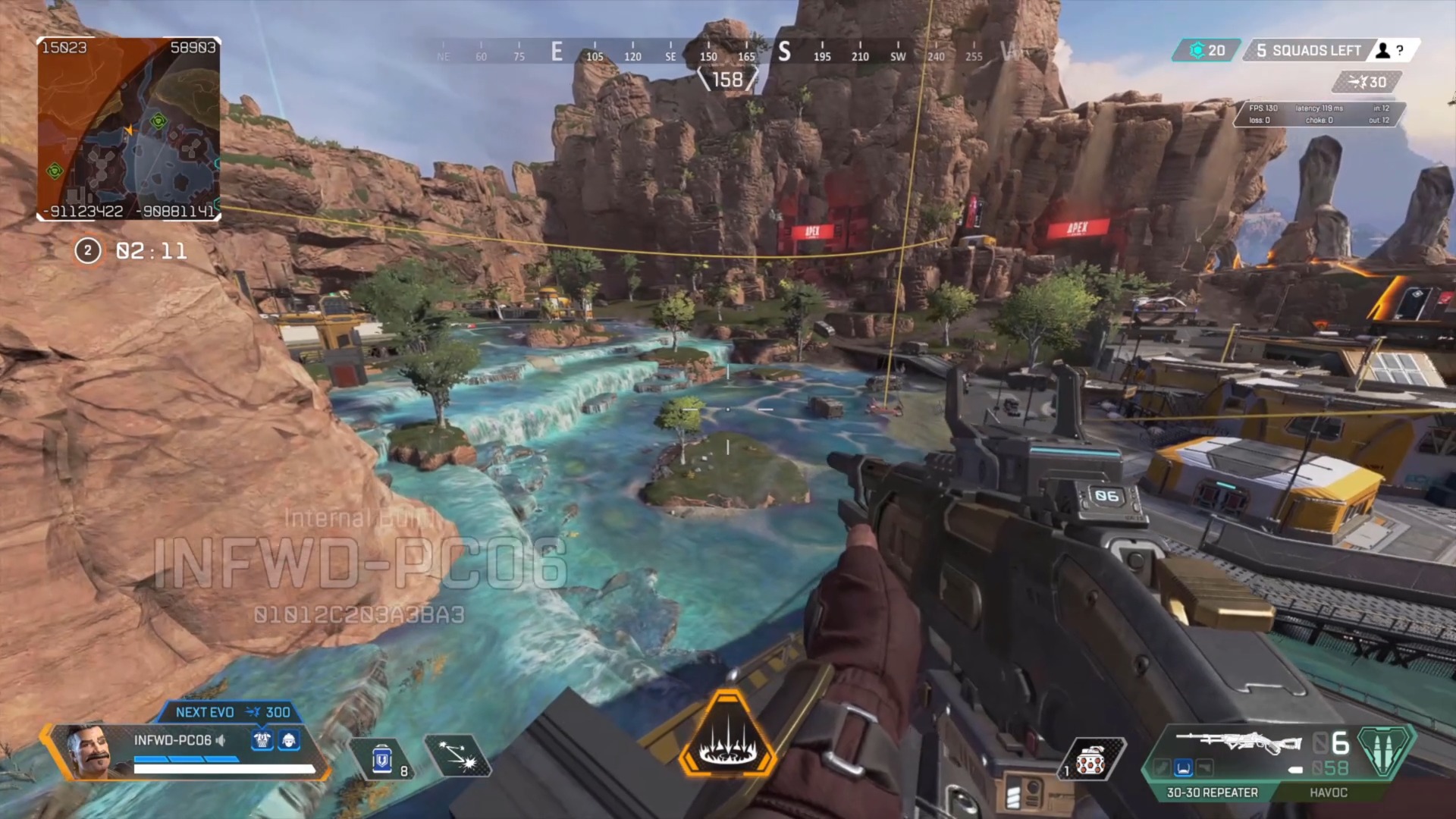1456x819 pixels.
Task: Expand the minimap in top left corner
Action: 127,129
